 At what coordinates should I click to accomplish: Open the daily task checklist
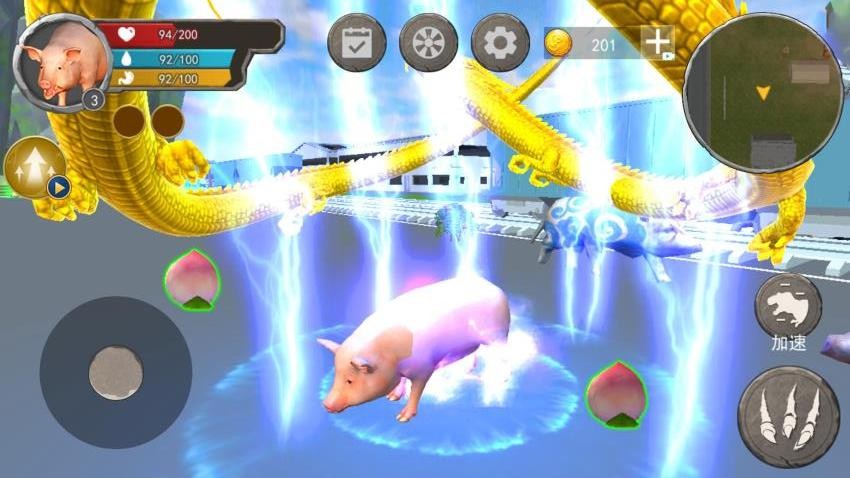[x=357, y=43]
